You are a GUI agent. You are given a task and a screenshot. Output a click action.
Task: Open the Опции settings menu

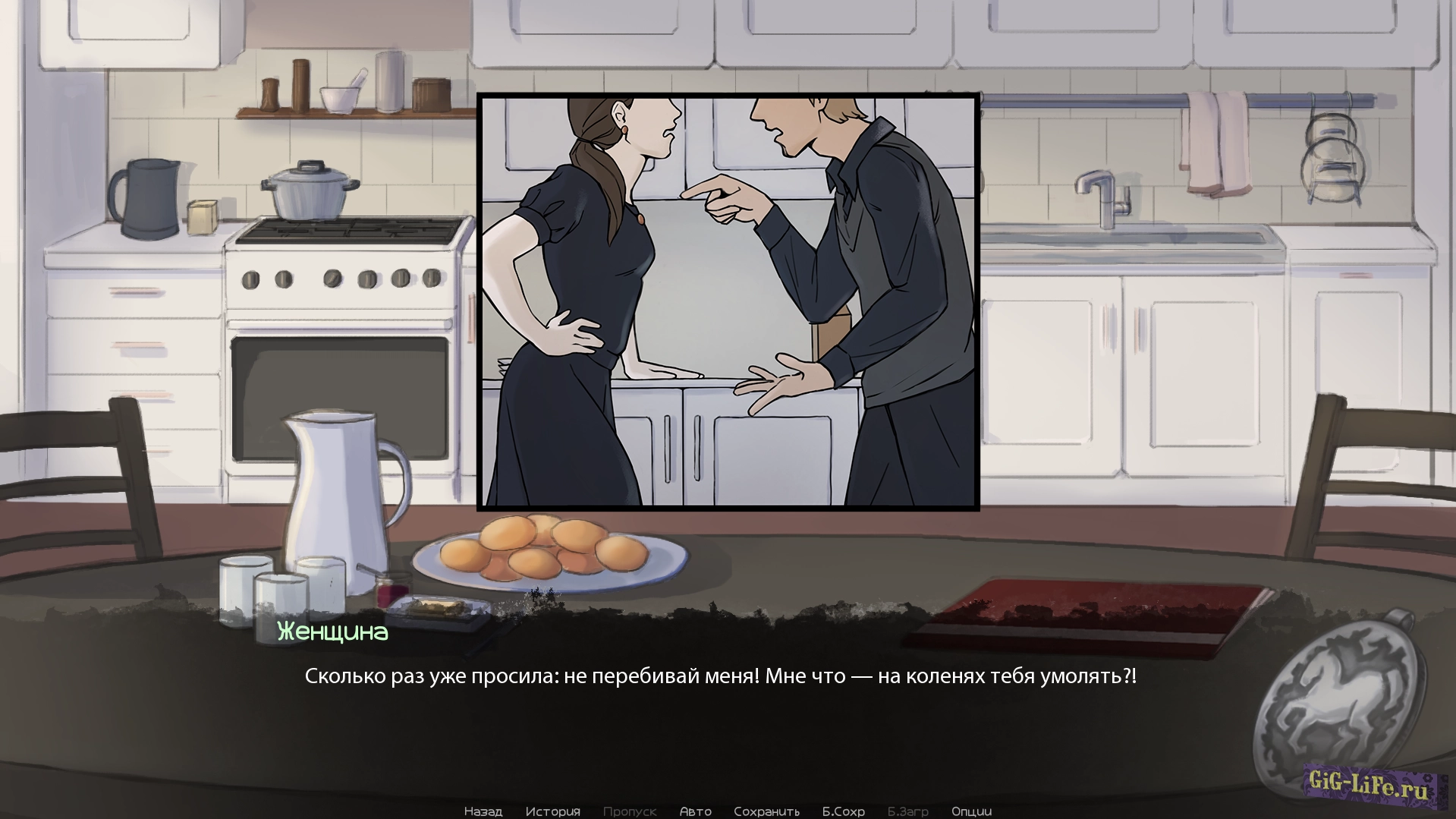[971, 811]
